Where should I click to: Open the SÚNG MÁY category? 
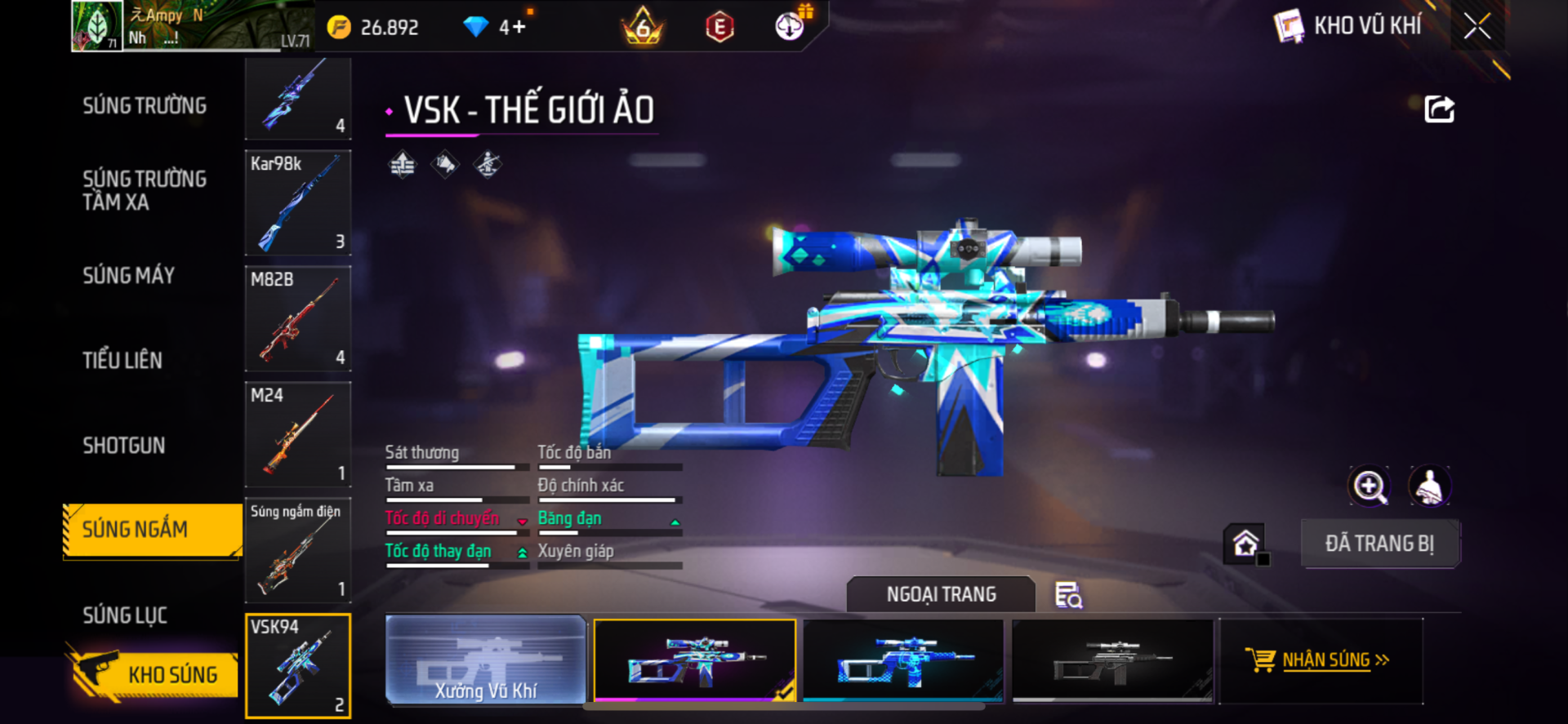point(129,276)
